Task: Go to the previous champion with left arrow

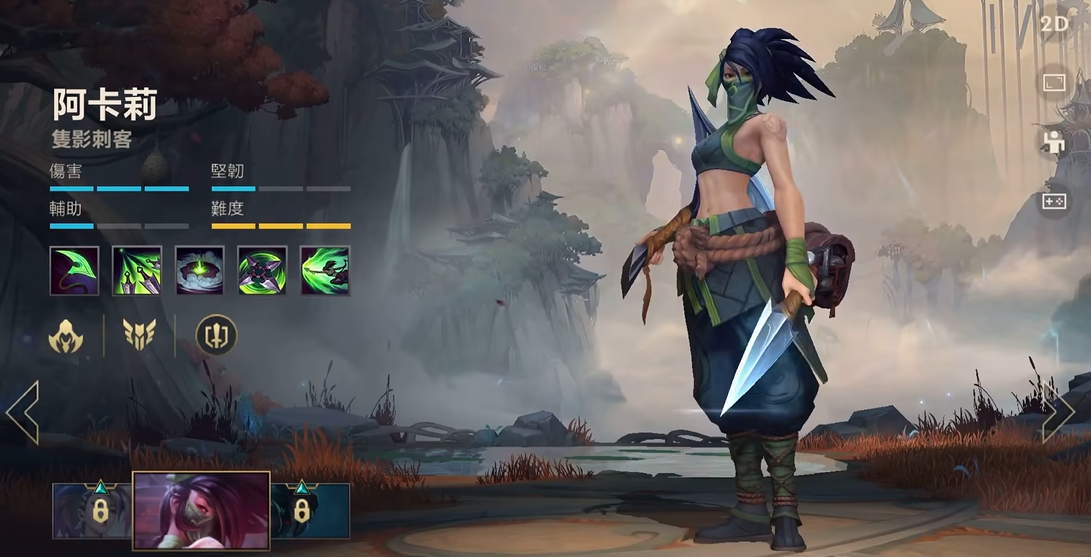Action: pyautogui.click(x=22, y=411)
